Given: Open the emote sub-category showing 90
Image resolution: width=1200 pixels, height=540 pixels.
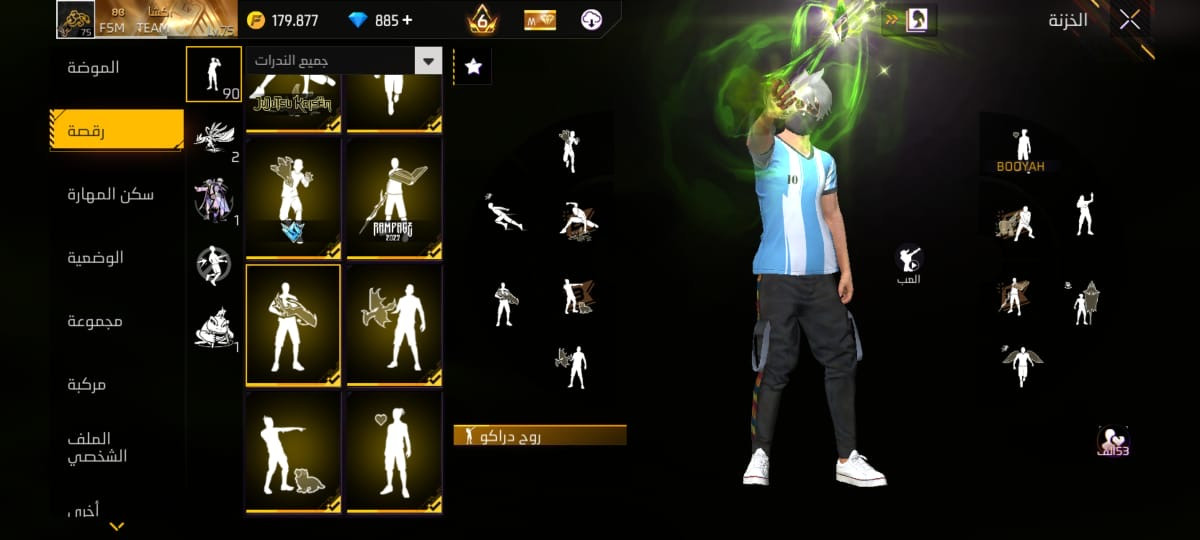Looking at the screenshot, I should [x=213, y=74].
